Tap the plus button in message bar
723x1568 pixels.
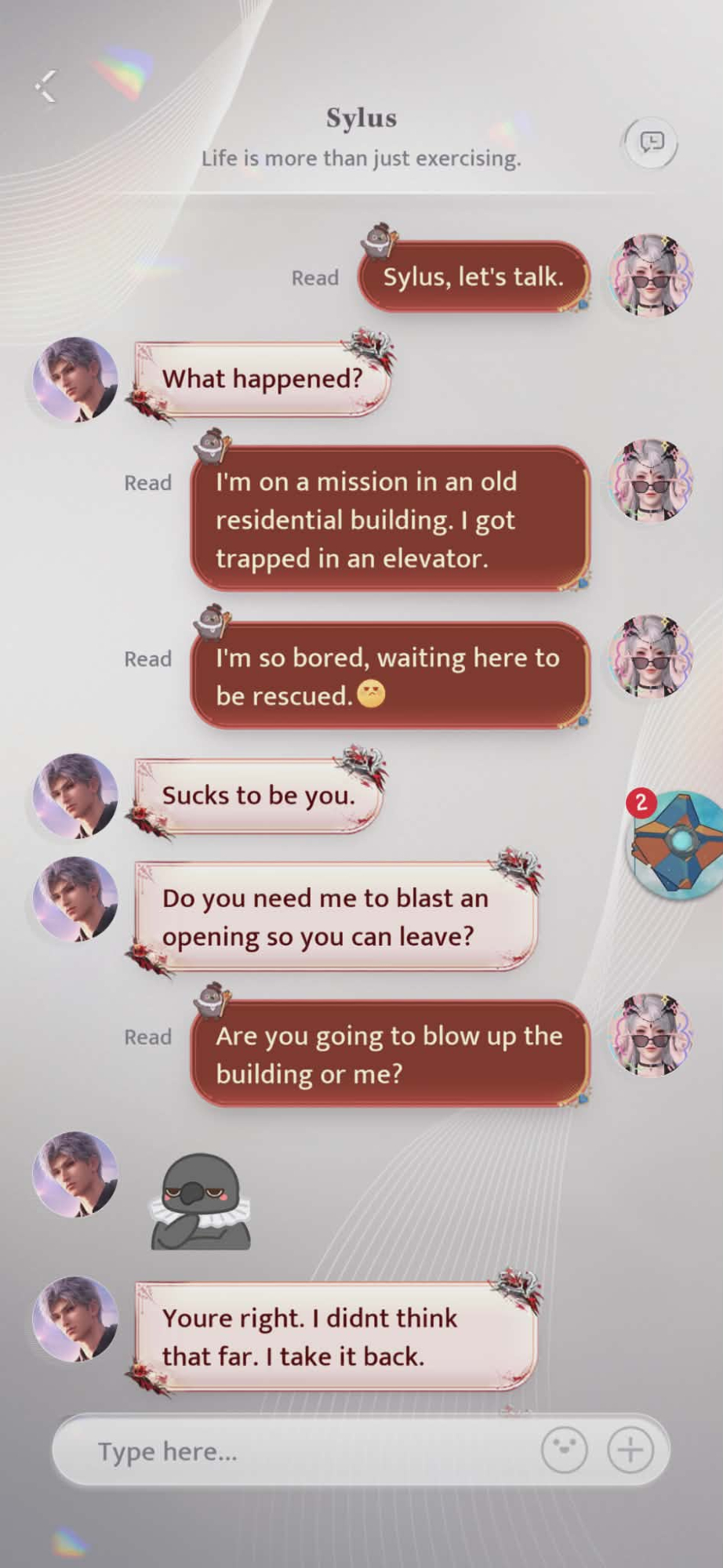[630, 1450]
